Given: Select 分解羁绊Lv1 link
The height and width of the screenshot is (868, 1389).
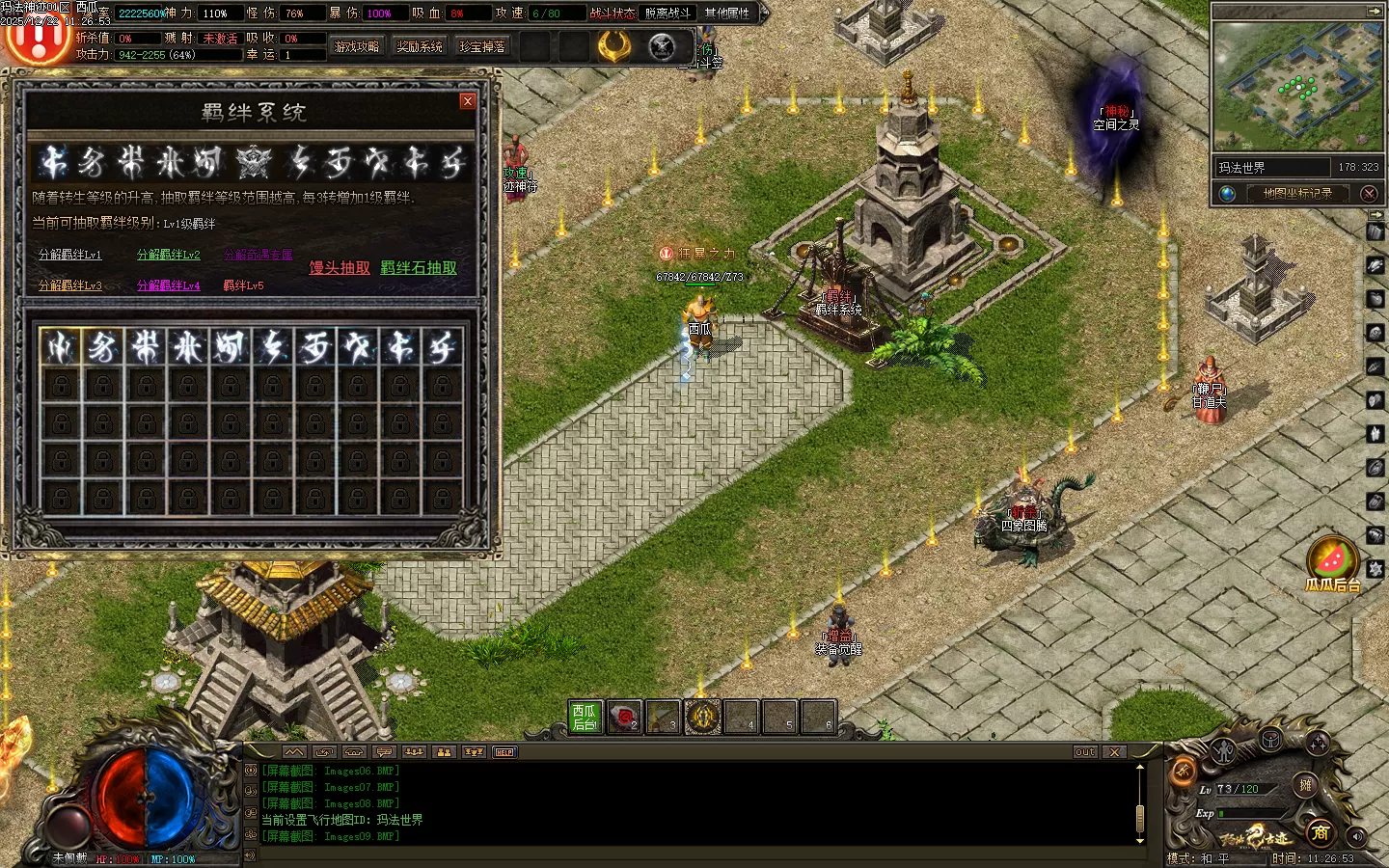Looking at the screenshot, I should pos(69,255).
